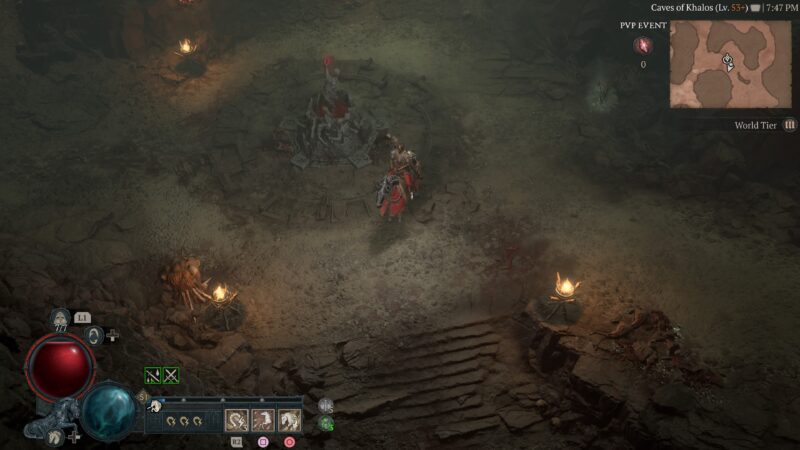800x450 pixels.
Task: Click the green round icon right of the skill bar
Action: (326, 424)
